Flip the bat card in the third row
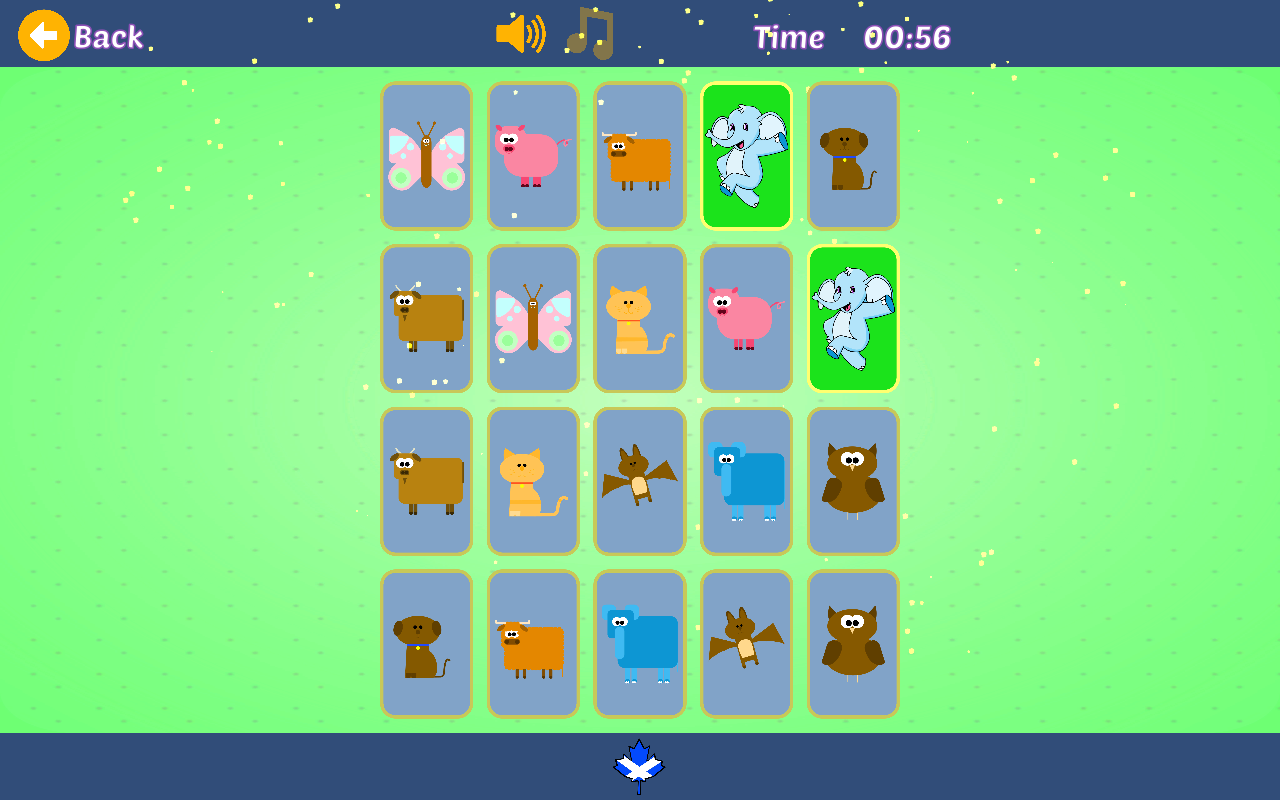 pyautogui.click(x=639, y=481)
